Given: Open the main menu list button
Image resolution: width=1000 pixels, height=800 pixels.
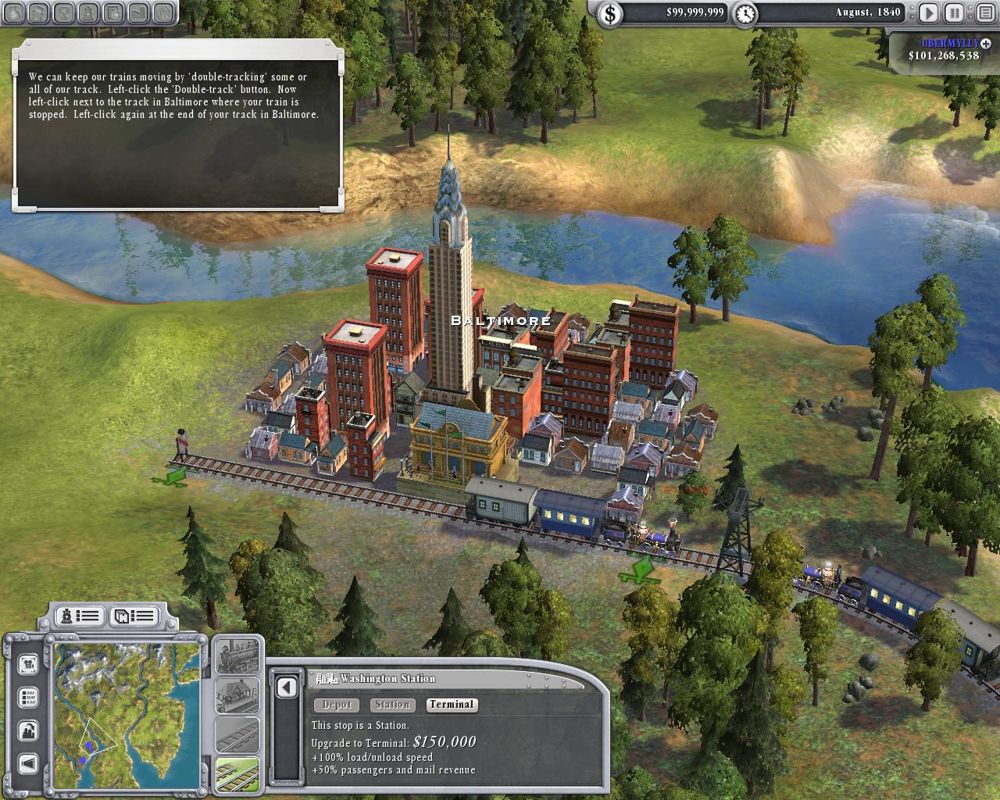Looking at the screenshot, I should coord(983,13).
